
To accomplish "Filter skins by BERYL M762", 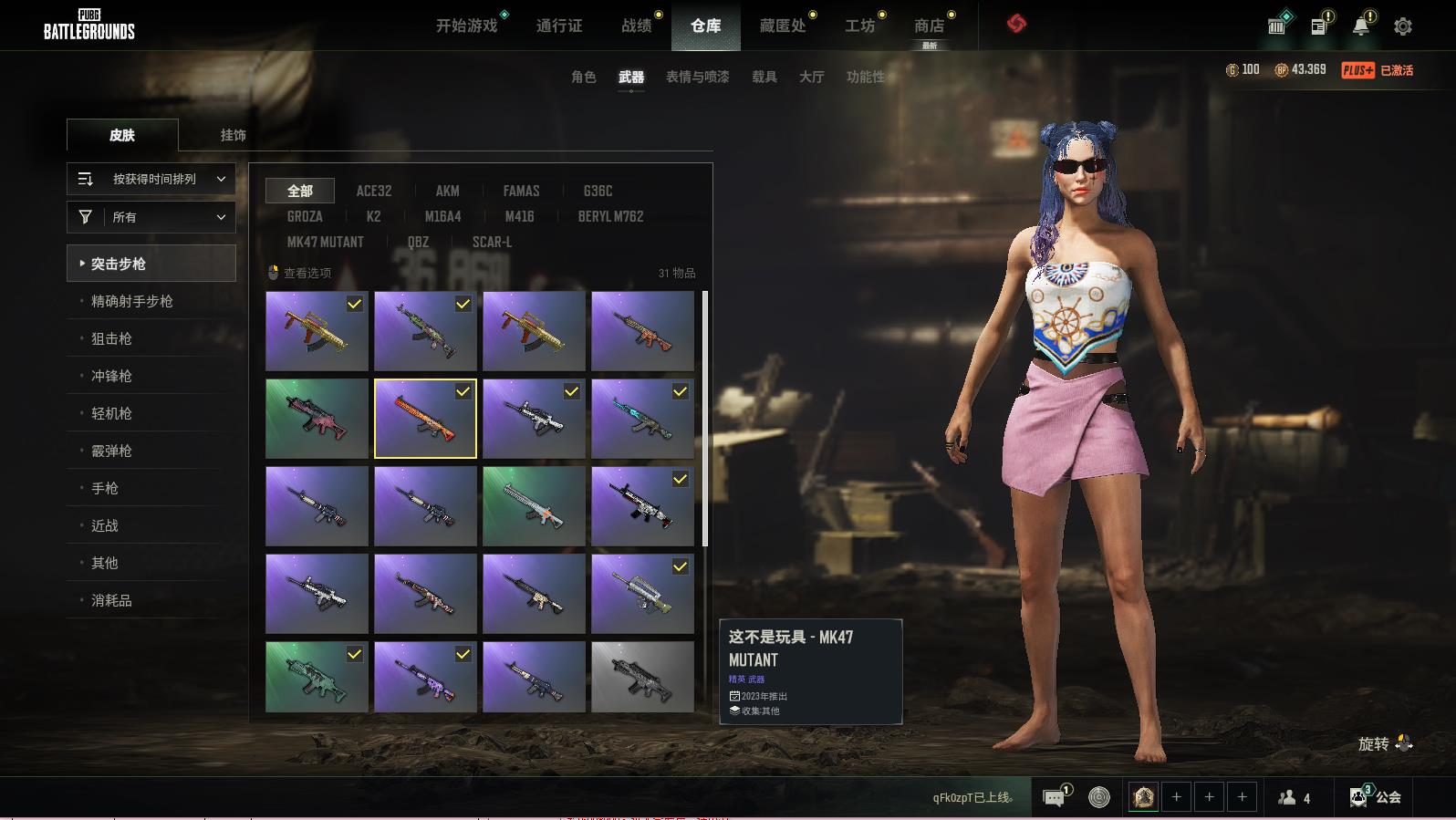I will (x=610, y=216).
